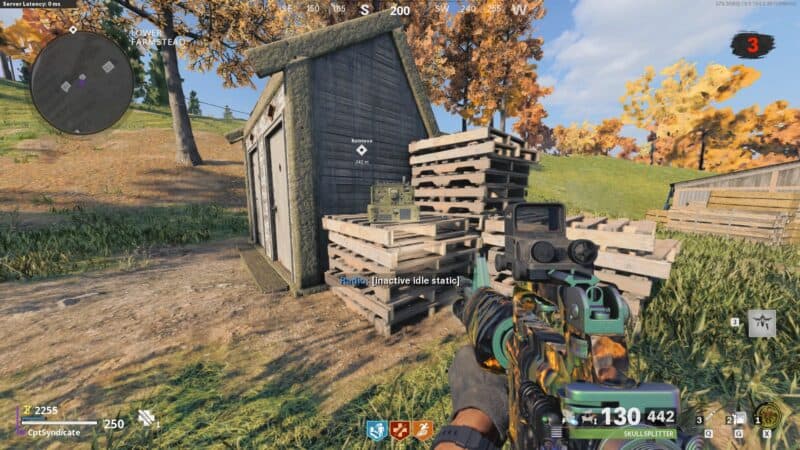Click the crossed-tools icon beside the health bar
Image resolution: width=800 pixels, height=450 pixels.
coord(146,417)
